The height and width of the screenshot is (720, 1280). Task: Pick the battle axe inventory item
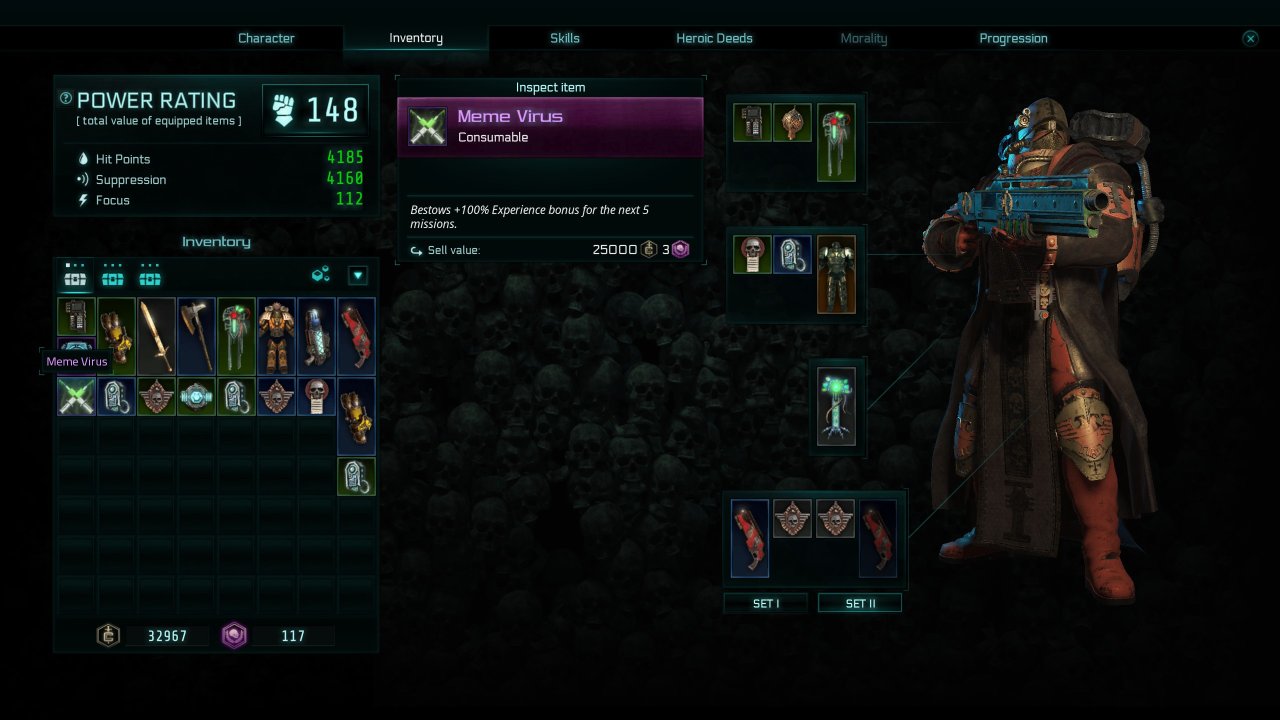pyautogui.click(x=196, y=336)
